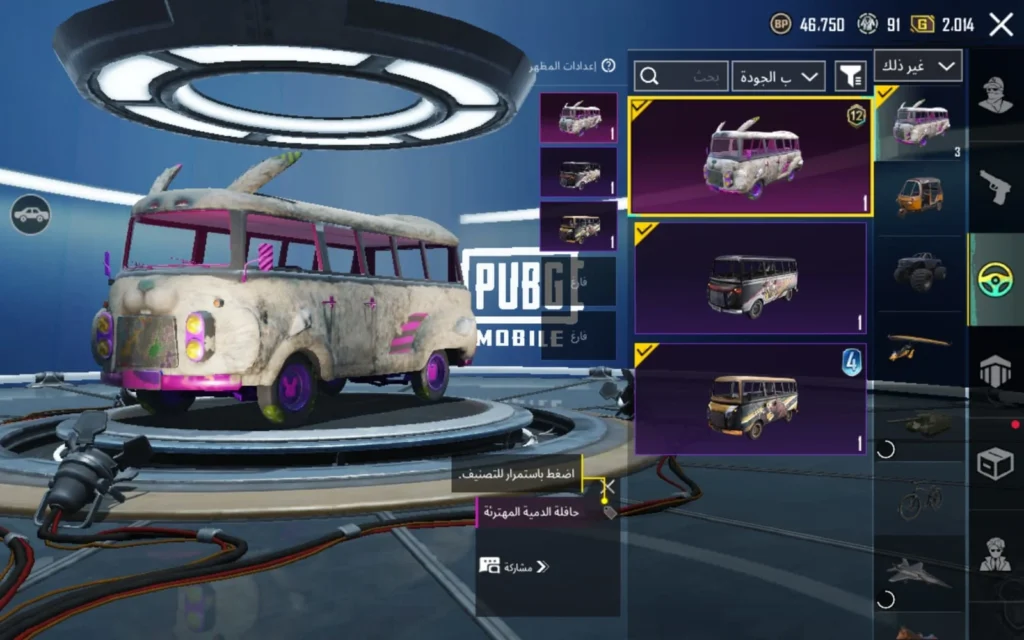Click the filter funnel button
This screenshot has height=640, width=1024.
coord(850,75)
